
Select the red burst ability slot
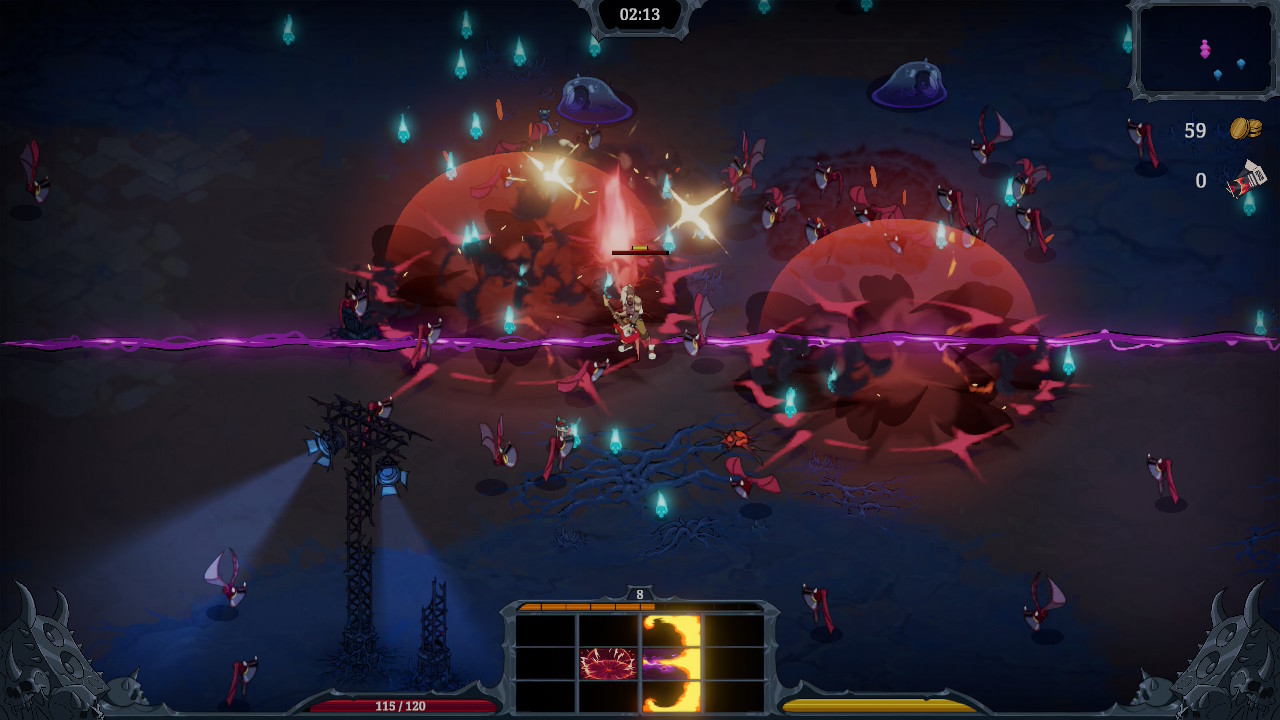608,663
